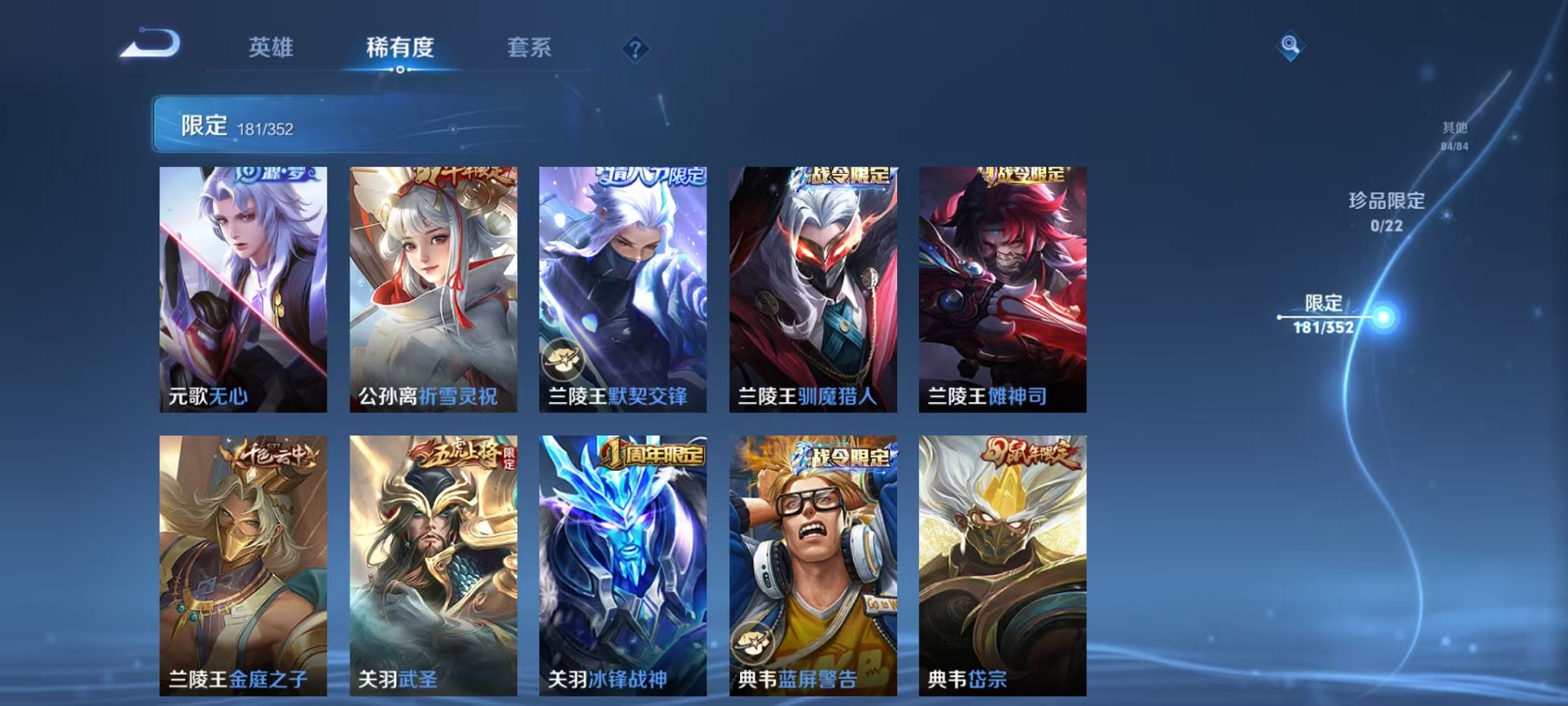Click the dot indicator under 稀有度 tab
The width and height of the screenshot is (1568, 706).
399,71
